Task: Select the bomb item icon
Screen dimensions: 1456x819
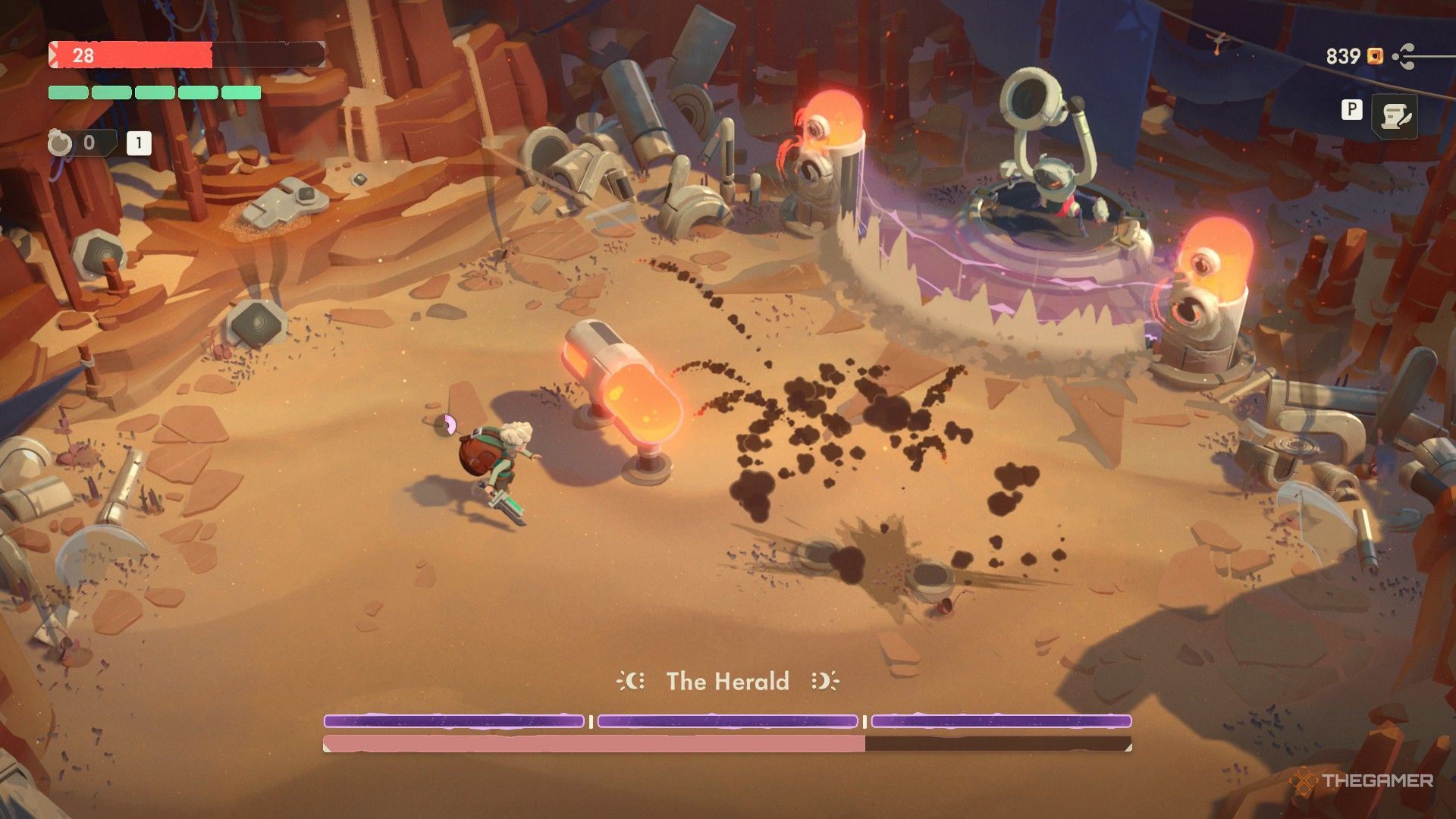Action: tap(61, 143)
